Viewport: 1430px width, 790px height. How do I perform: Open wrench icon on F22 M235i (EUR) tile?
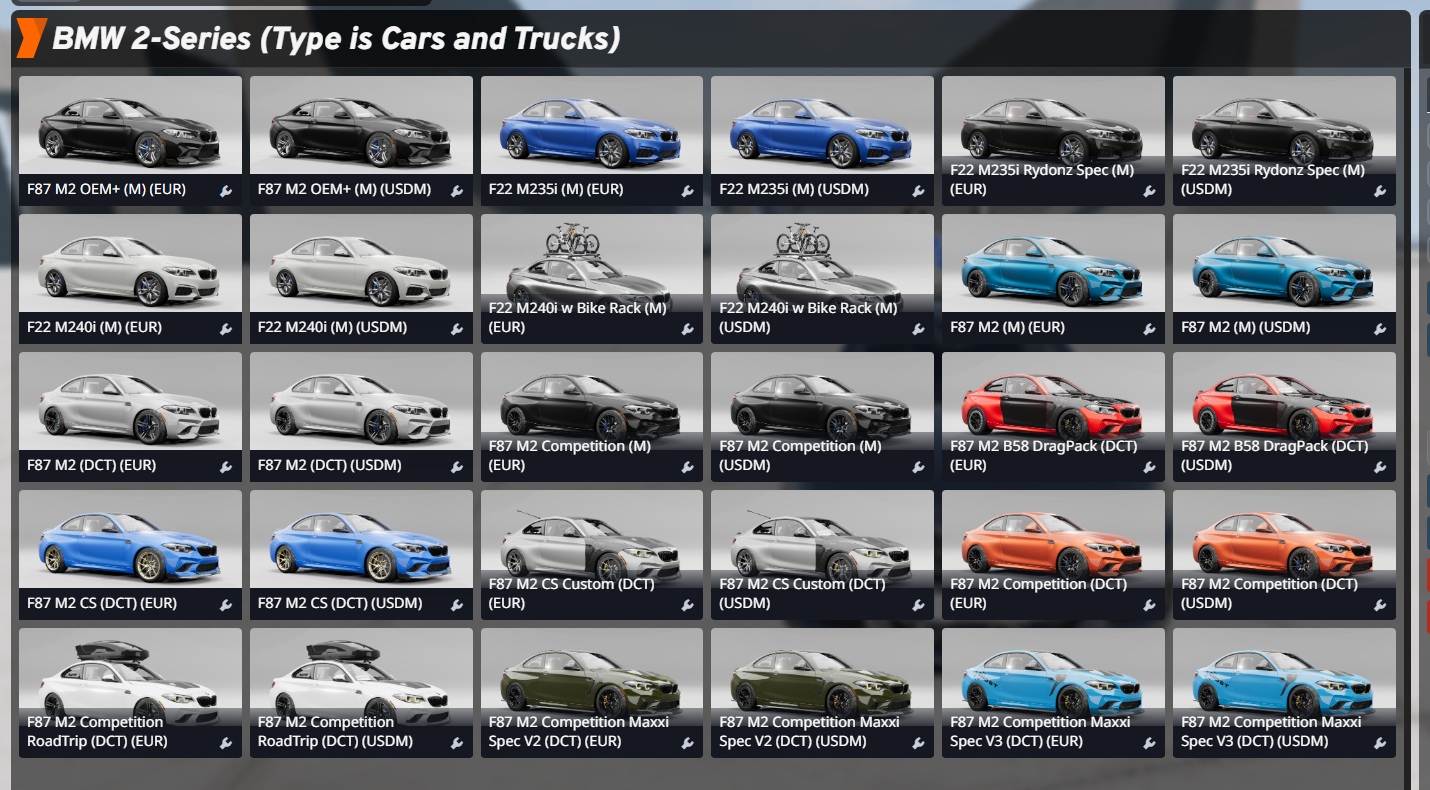pos(688,191)
